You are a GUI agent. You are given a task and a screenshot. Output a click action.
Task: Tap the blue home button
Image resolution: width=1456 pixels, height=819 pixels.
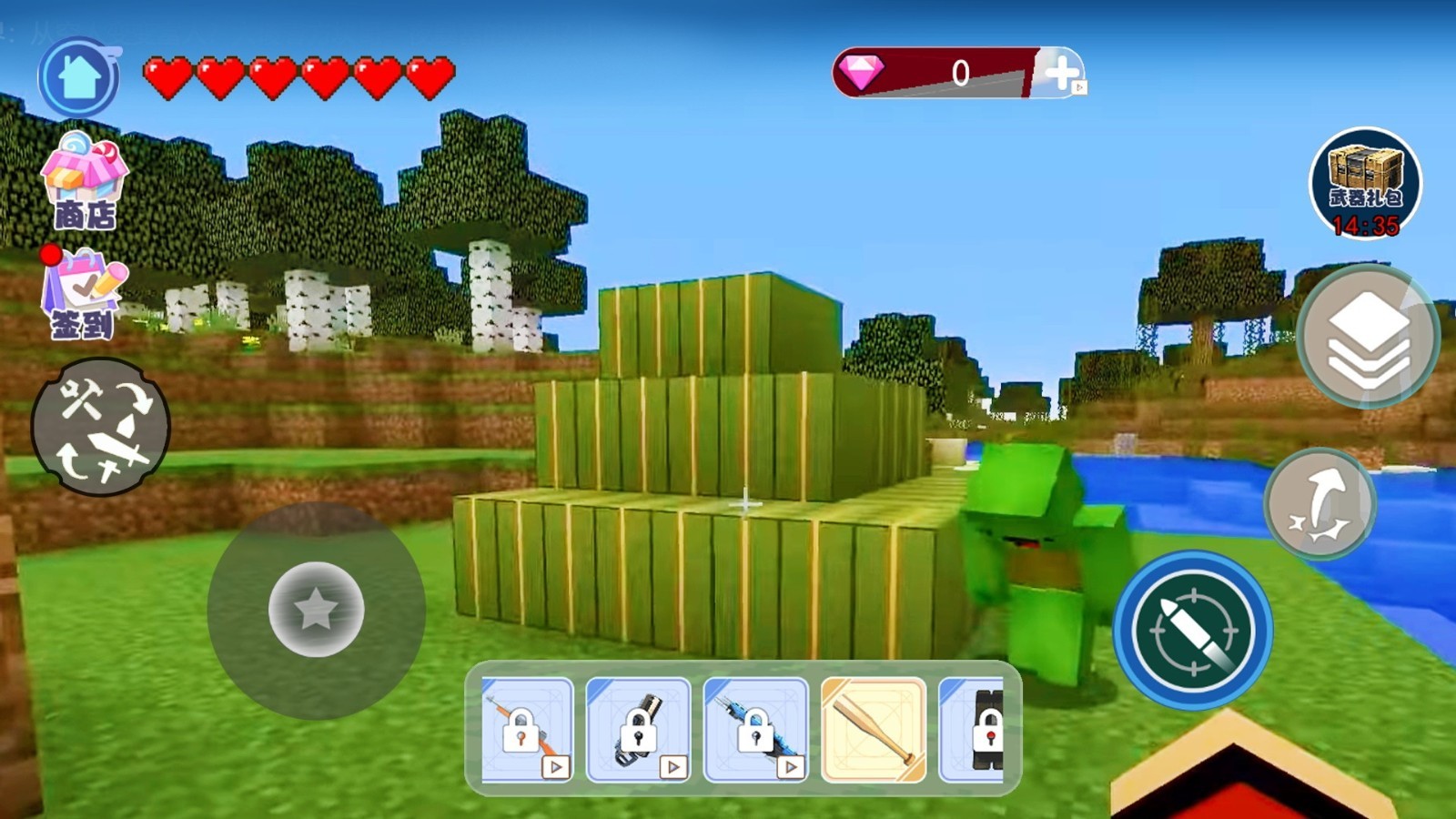[x=79, y=77]
